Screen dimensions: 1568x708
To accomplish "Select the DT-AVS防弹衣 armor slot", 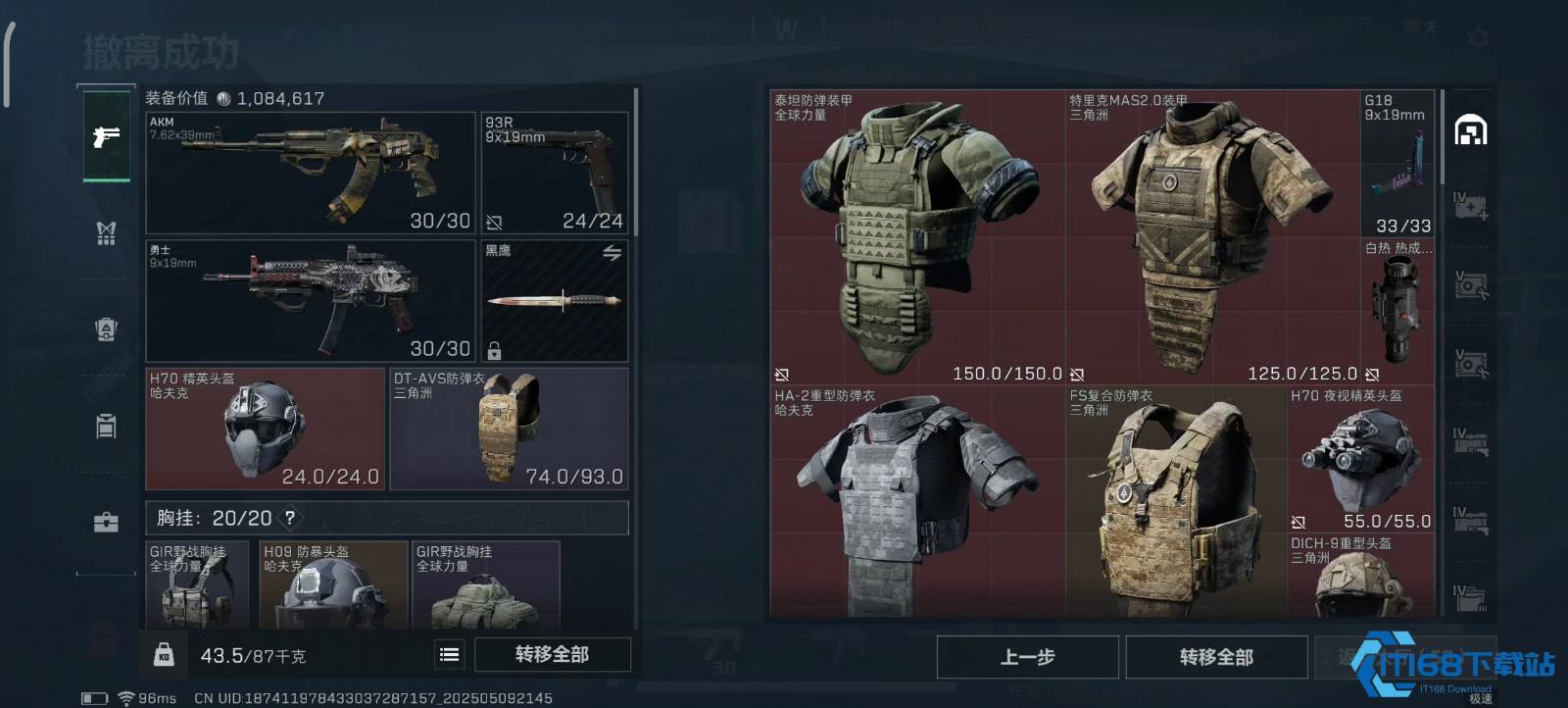I will (509, 429).
